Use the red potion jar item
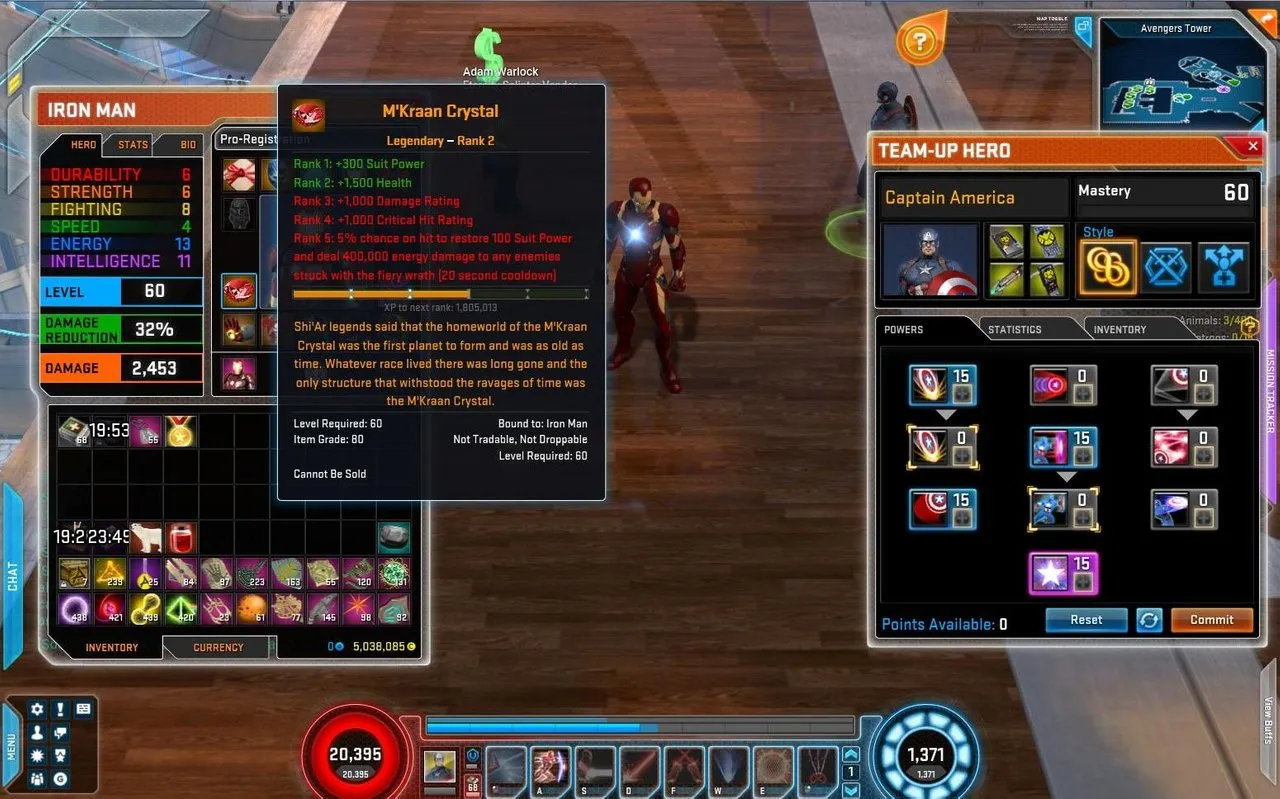The image size is (1280, 799). click(x=180, y=537)
